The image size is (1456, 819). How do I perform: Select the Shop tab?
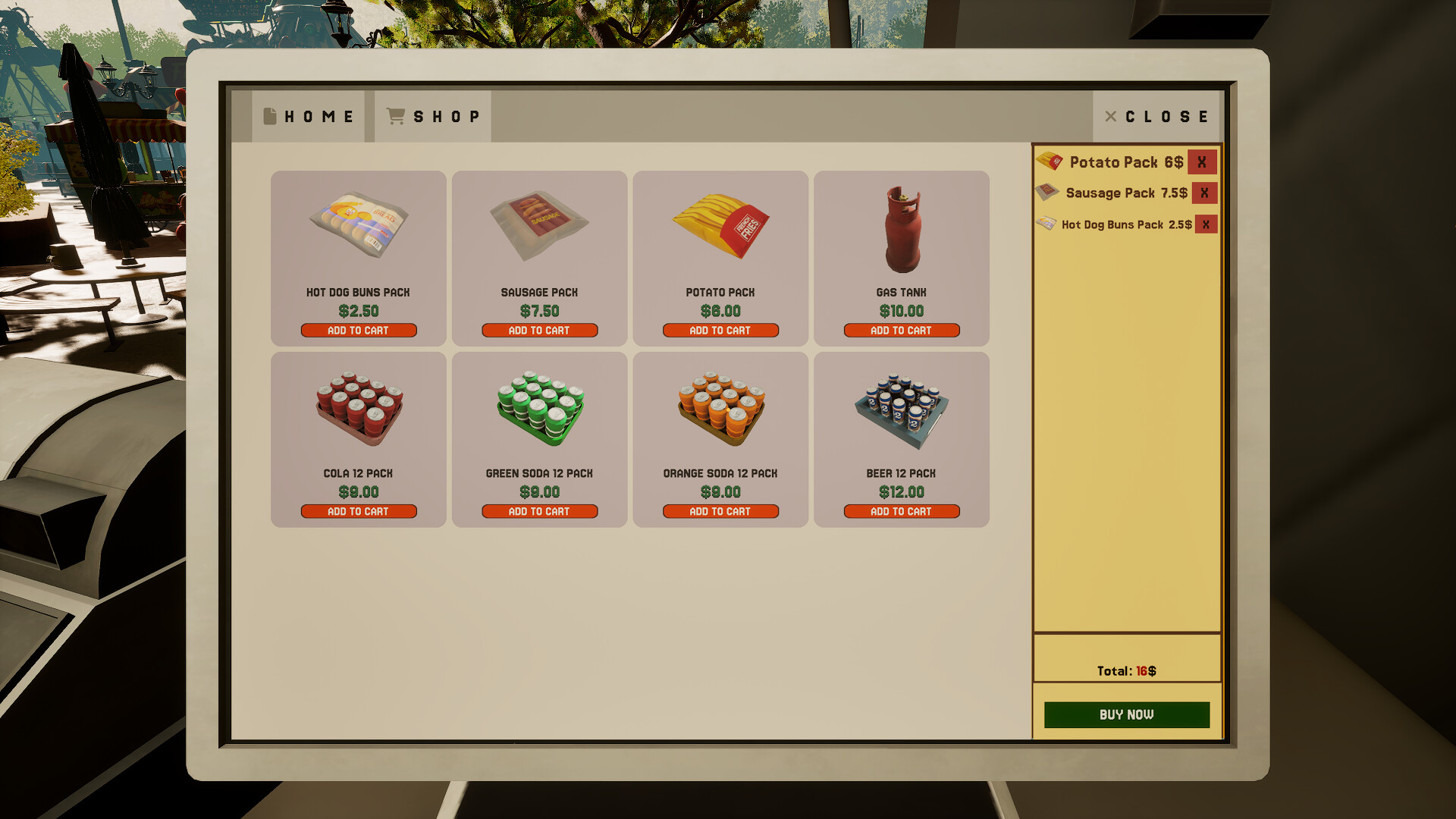[x=432, y=115]
